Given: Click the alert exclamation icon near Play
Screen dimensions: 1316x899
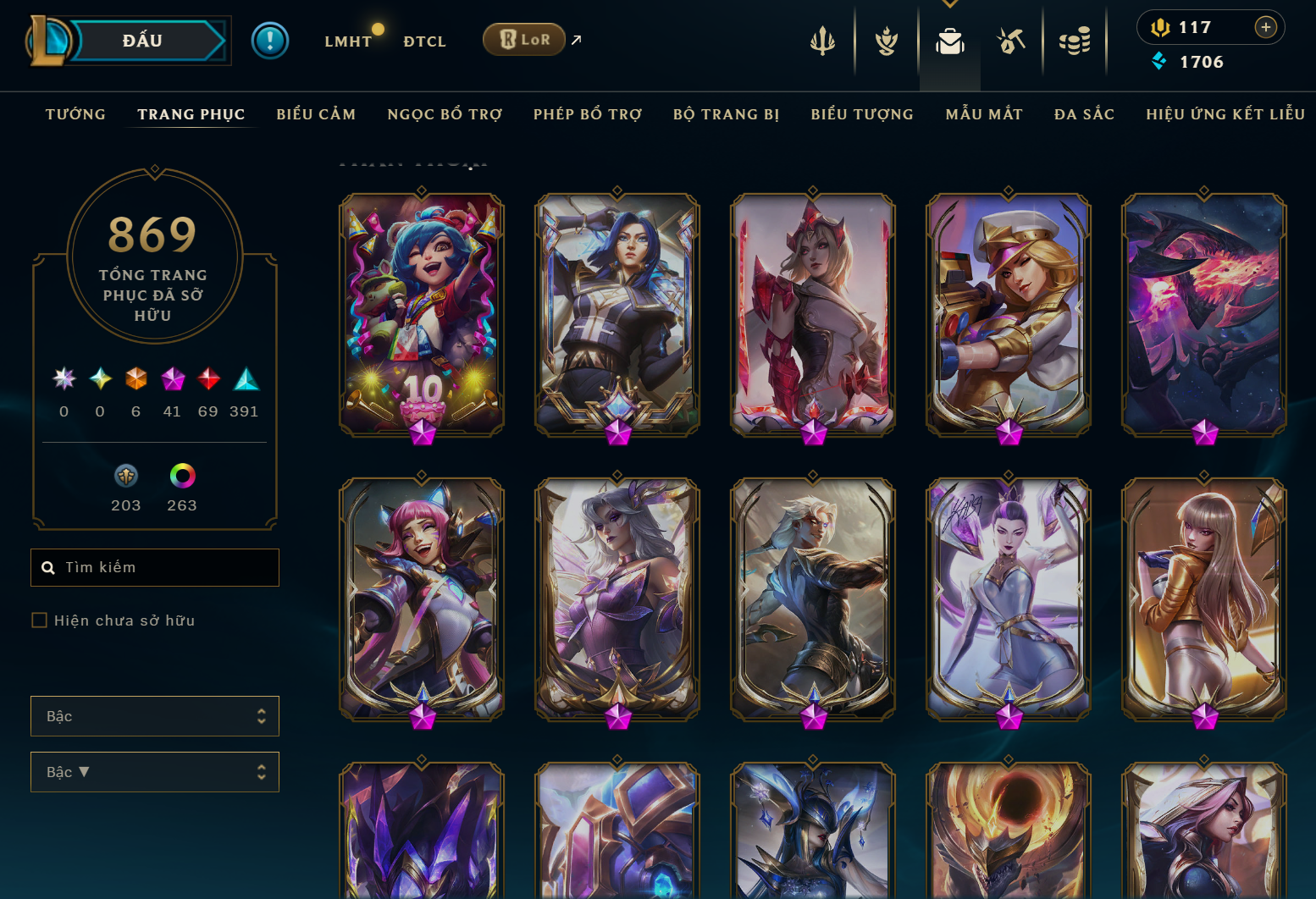Looking at the screenshot, I should pyautogui.click(x=270, y=40).
